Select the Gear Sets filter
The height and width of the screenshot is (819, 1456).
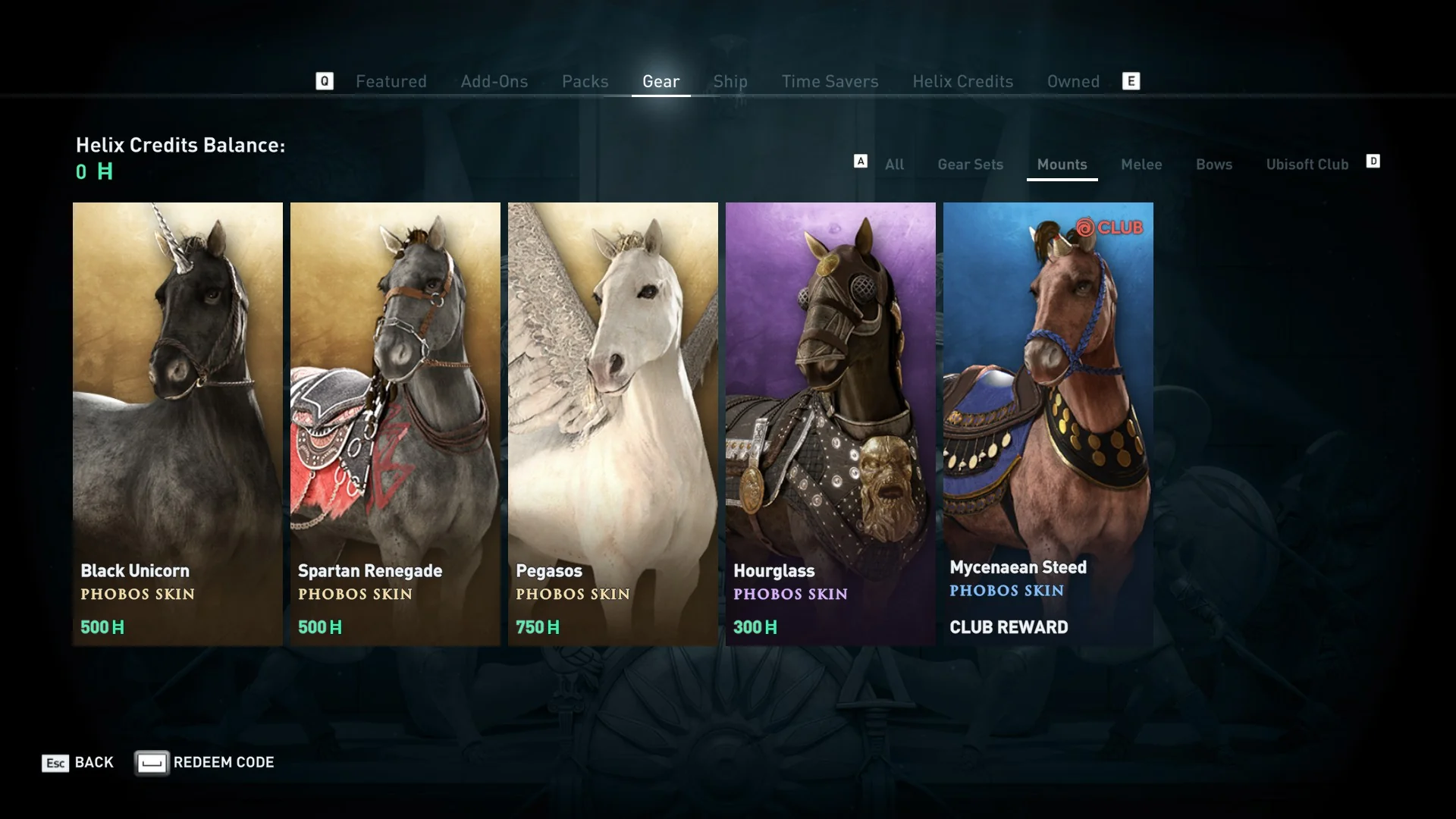(971, 165)
